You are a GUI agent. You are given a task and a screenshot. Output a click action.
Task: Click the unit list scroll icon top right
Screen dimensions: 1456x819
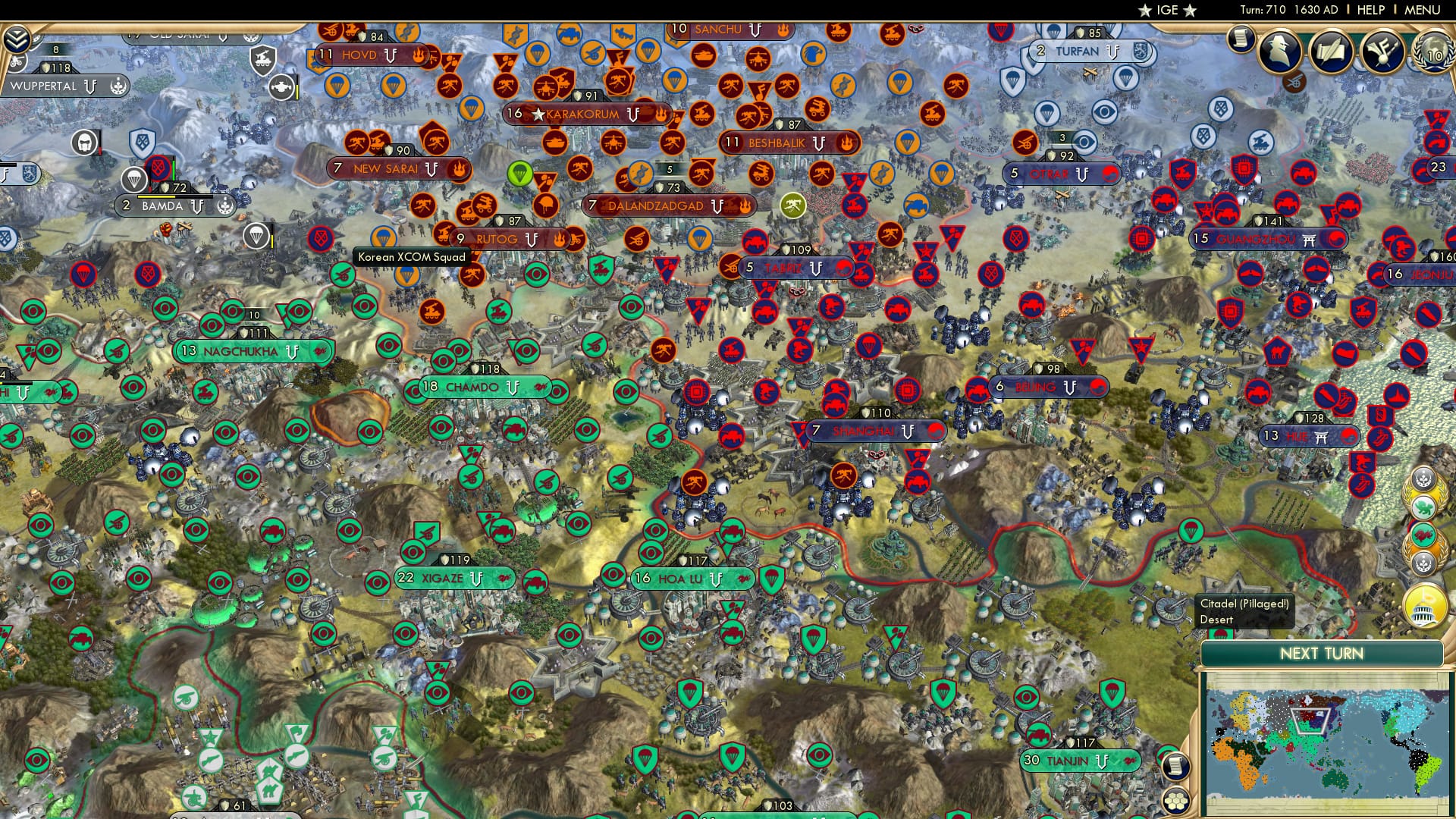(x=1241, y=39)
